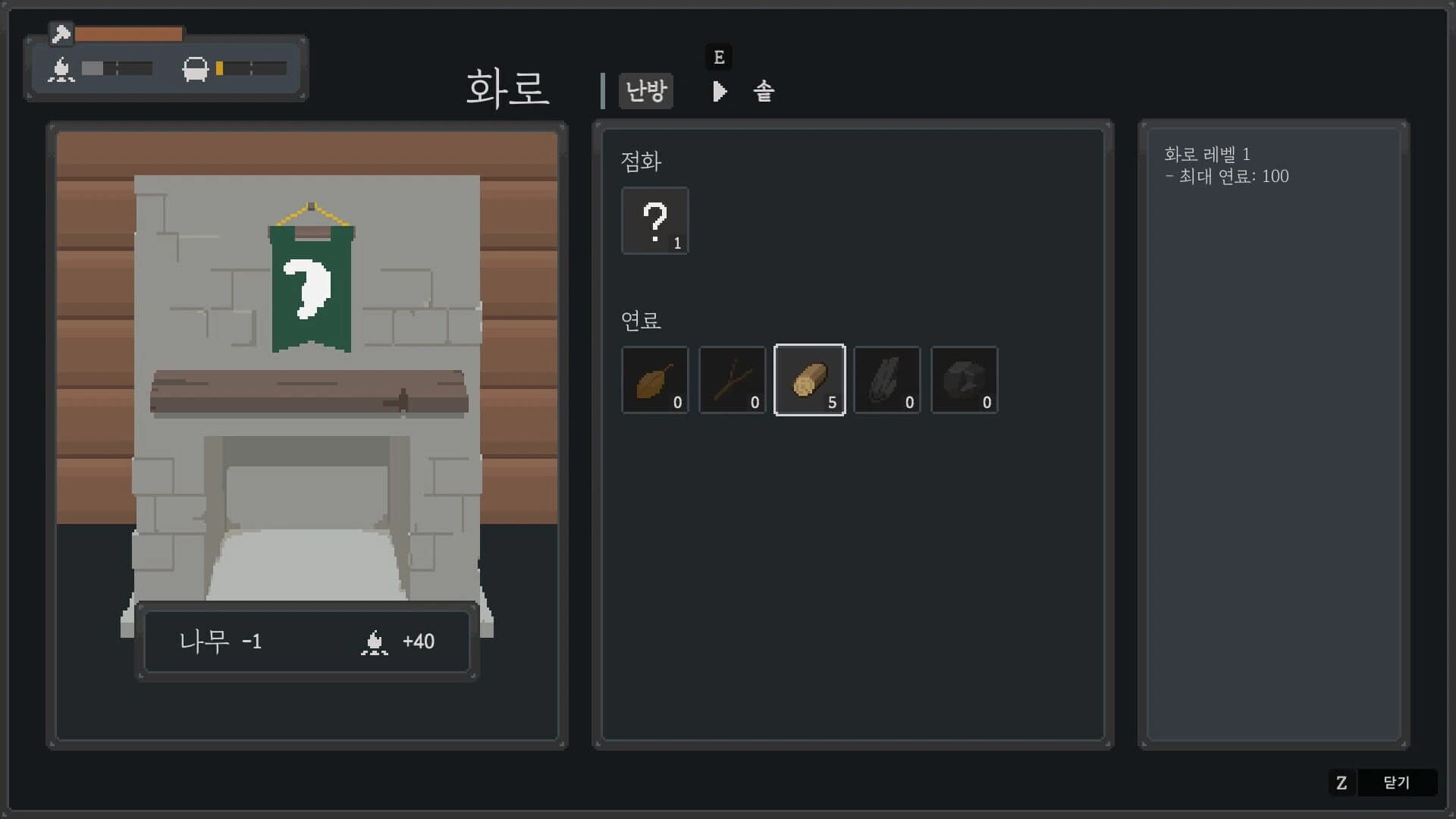Toggle the wood log fuel selection off
The width and height of the screenshot is (1456, 819).
tap(809, 379)
